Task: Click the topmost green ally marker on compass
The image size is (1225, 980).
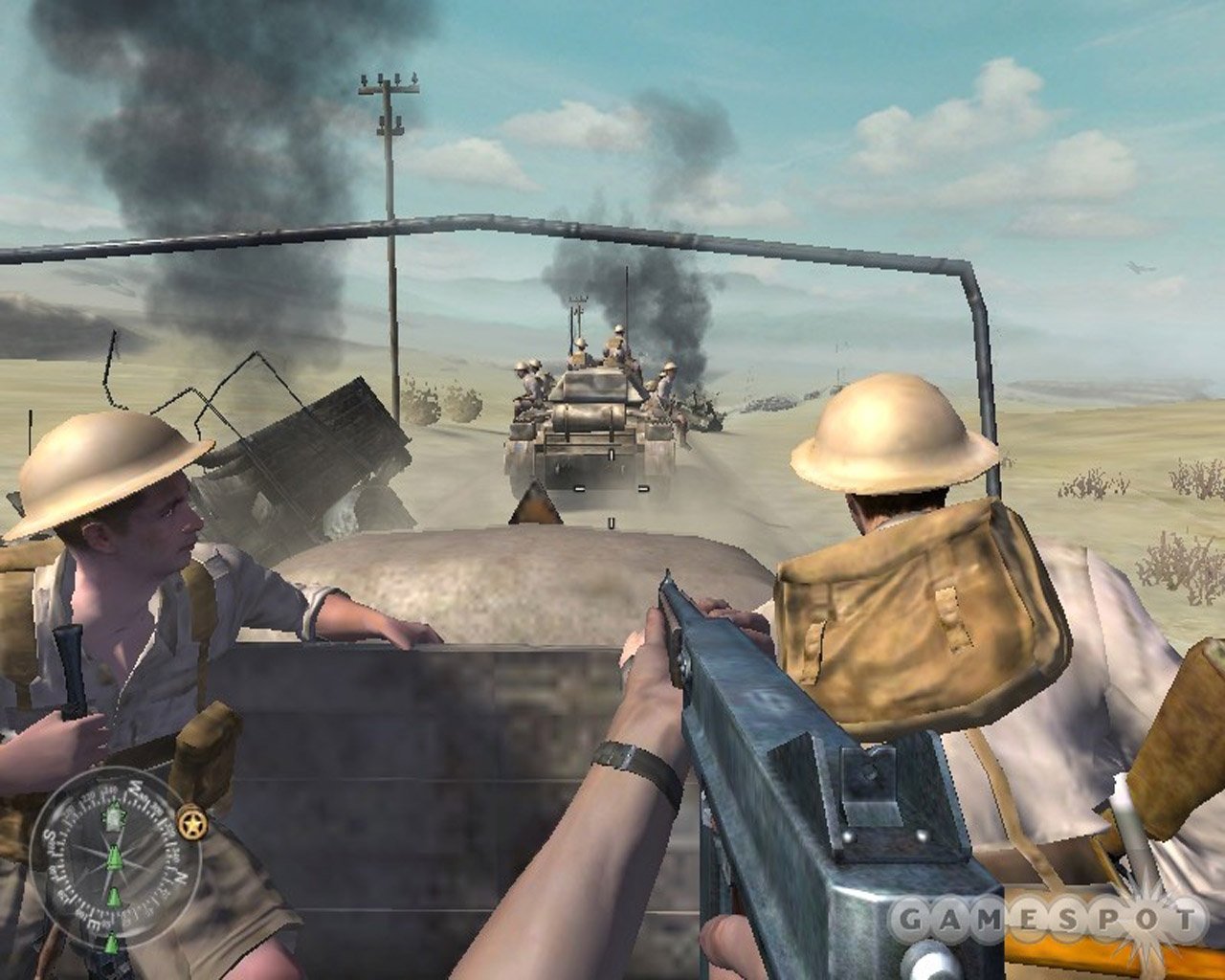Action: pyautogui.click(x=114, y=815)
